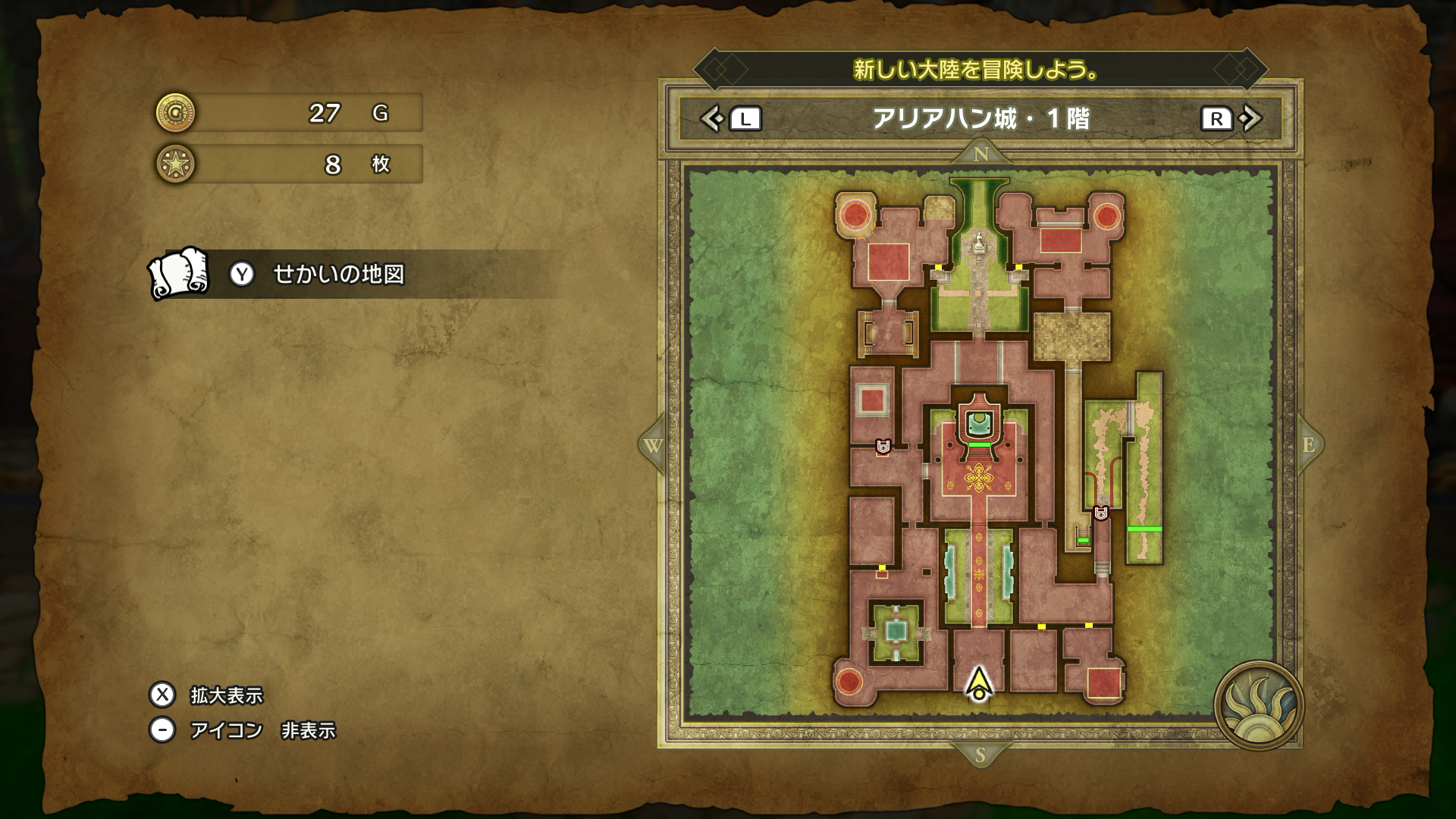Viewport: 1456px width, 819px height.
Task: Select the アリアハン城・1階 floor title bar
Action: (x=981, y=119)
